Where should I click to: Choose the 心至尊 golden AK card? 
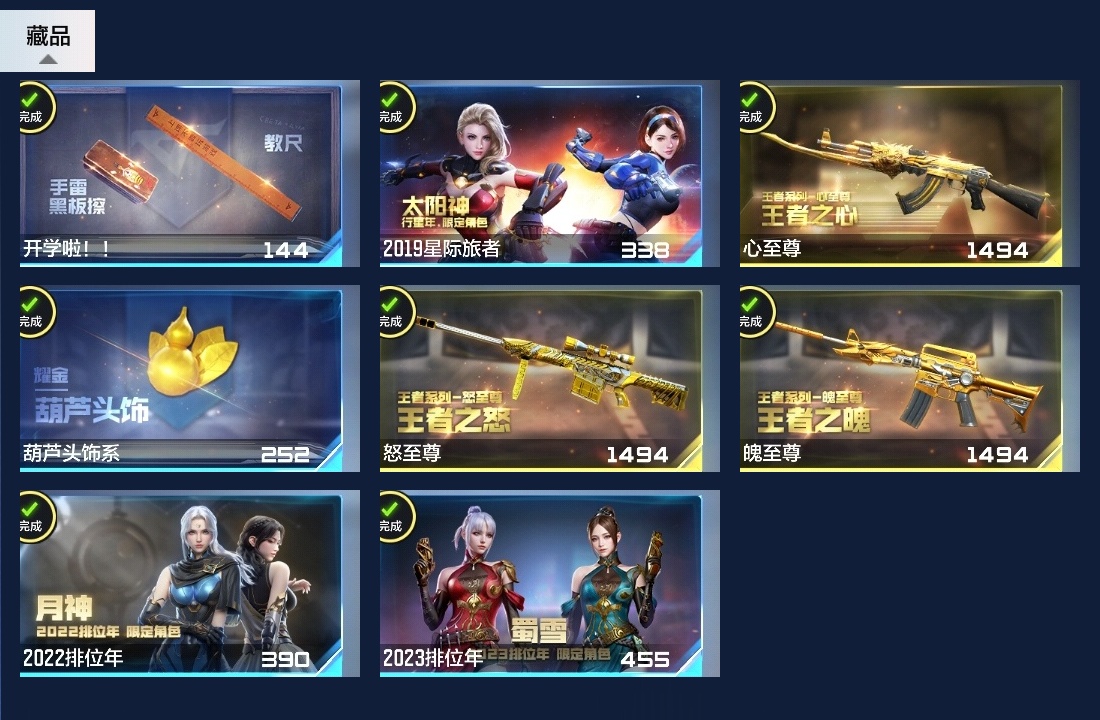901,174
